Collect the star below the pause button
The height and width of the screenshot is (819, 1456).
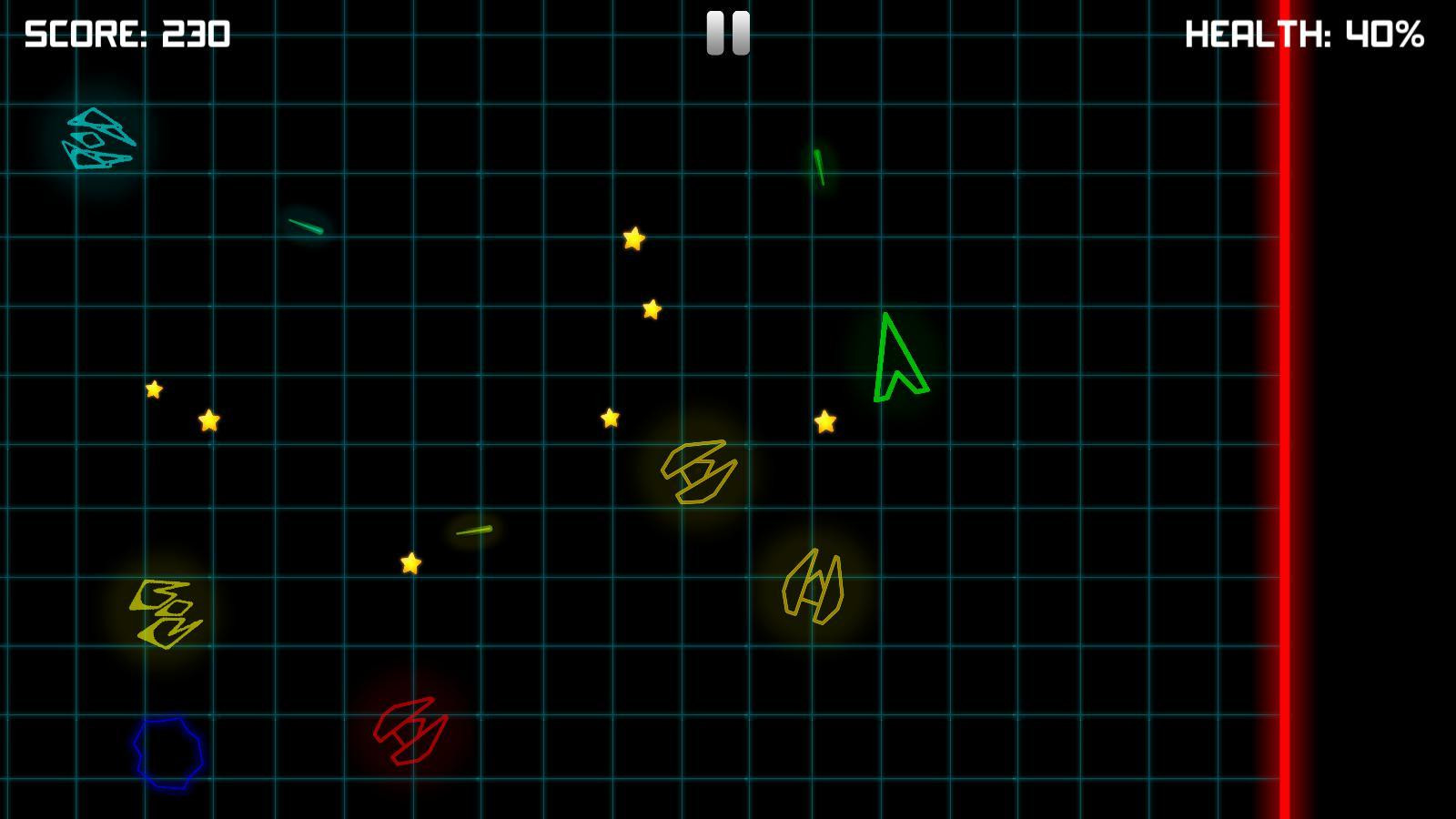coord(634,238)
